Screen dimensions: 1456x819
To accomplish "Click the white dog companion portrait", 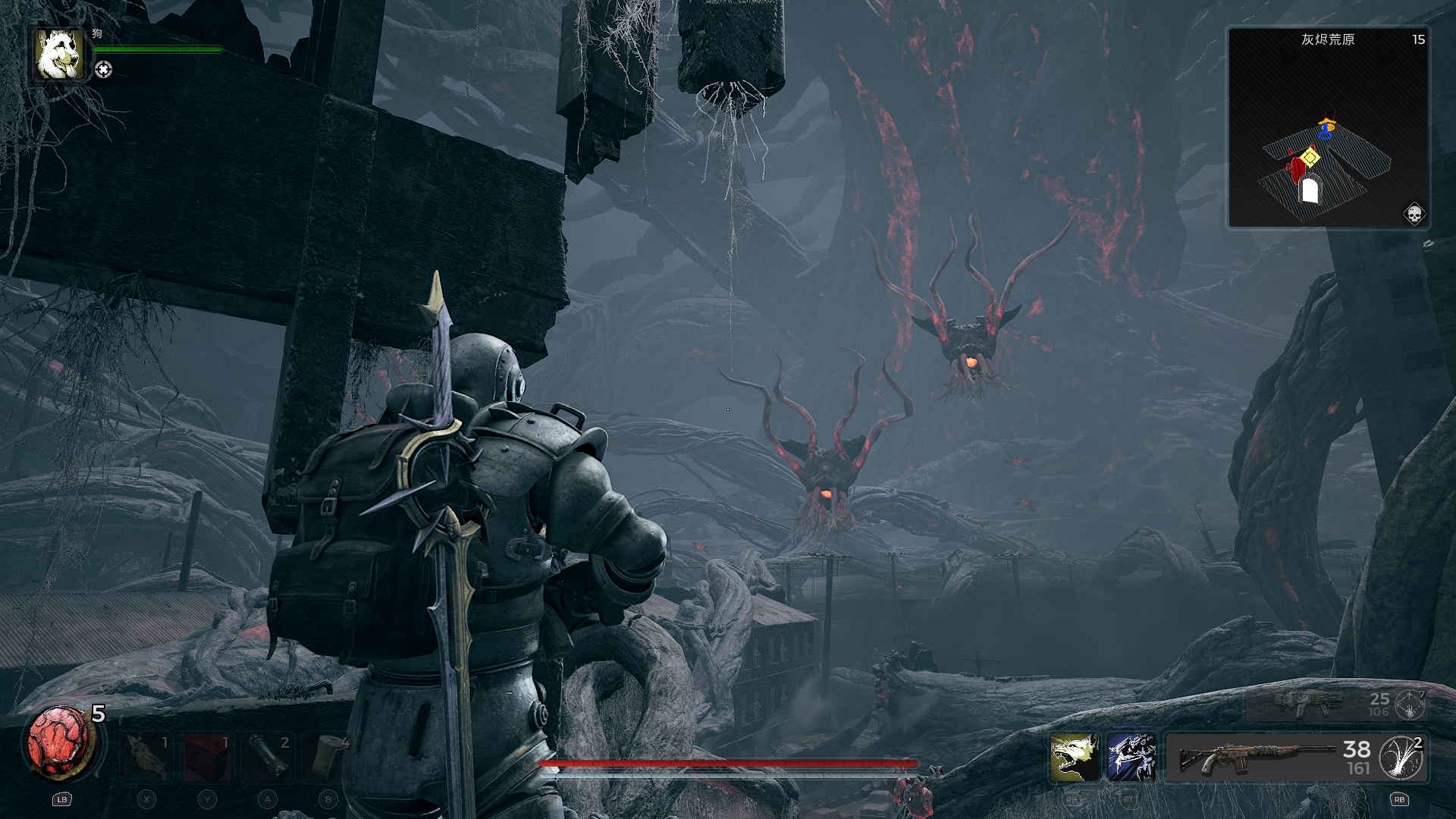I will tap(58, 54).
